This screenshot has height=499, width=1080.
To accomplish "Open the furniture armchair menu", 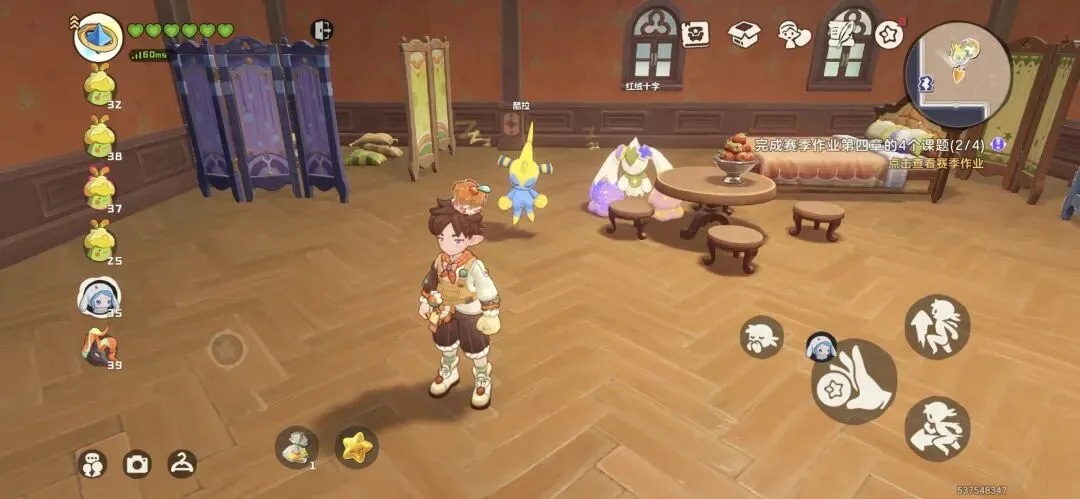I will (695, 34).
